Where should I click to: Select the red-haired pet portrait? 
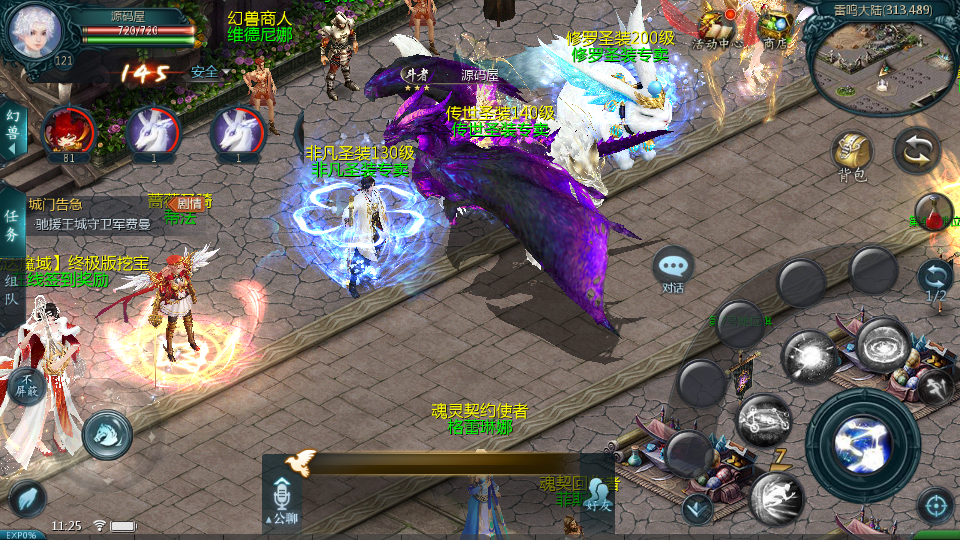coord(68,132)
